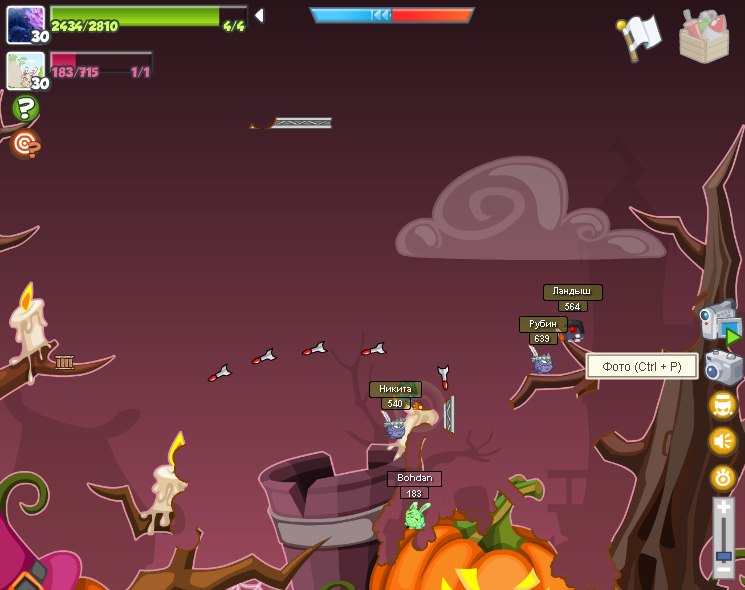745x590 pixels.
Task: Toggle sound with the speaker button
Action: (x=723, y=441)
